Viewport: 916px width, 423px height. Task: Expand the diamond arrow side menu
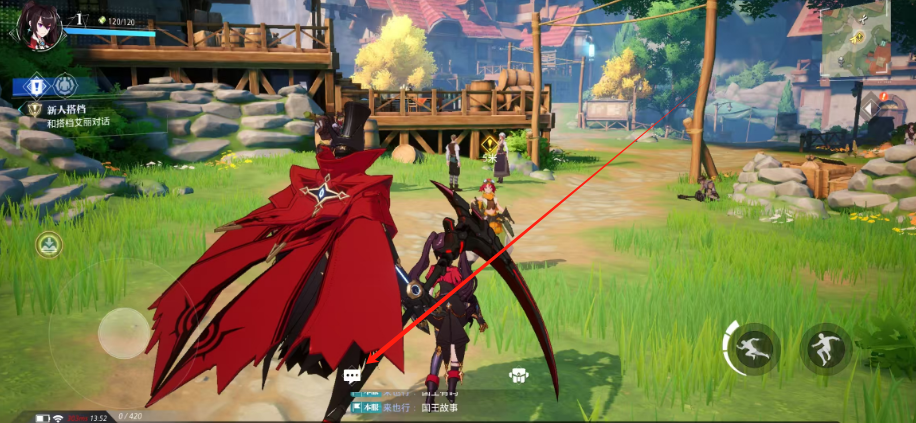coord(870,108)
